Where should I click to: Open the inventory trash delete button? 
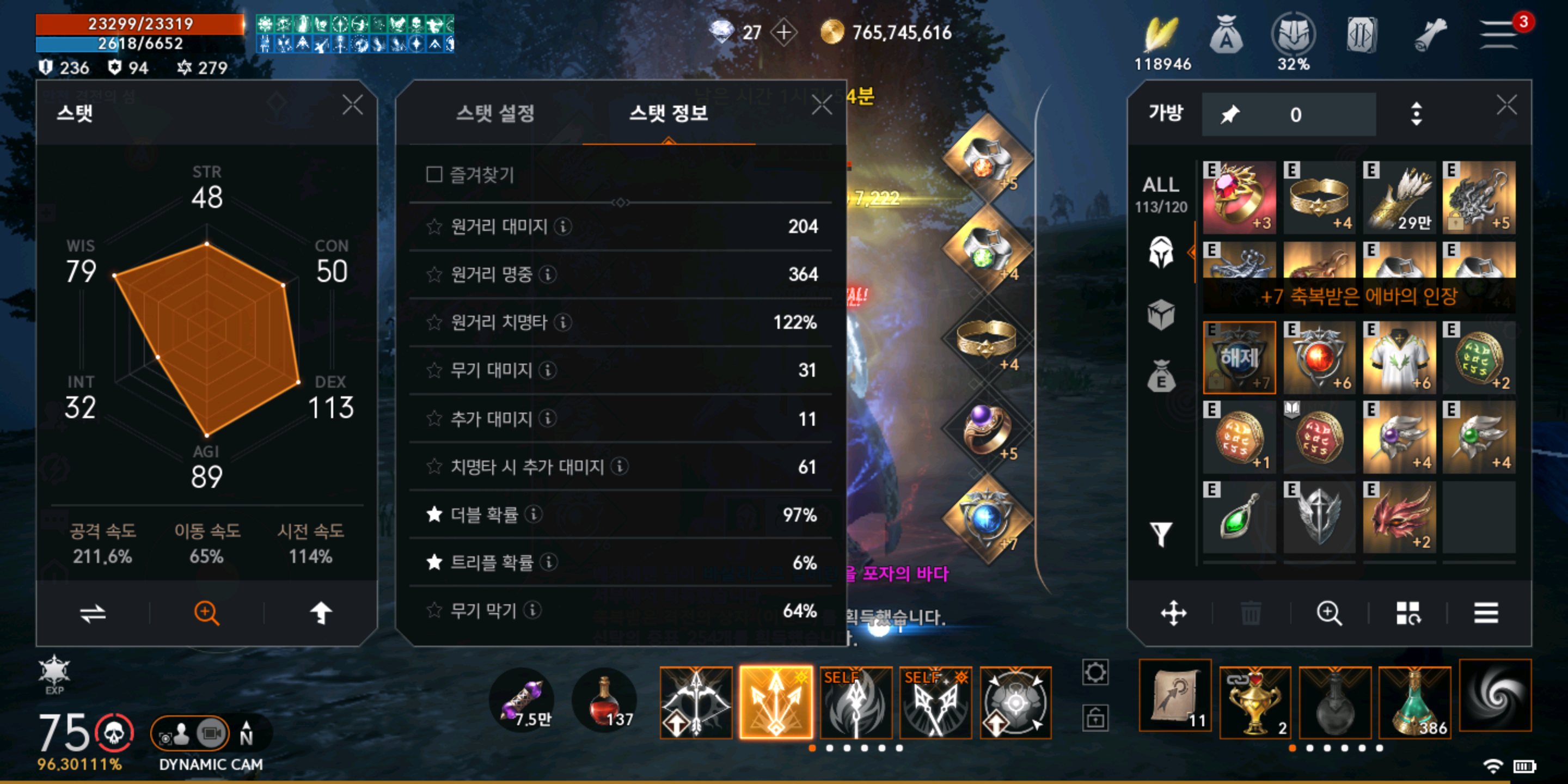(x=1250, y=613)
